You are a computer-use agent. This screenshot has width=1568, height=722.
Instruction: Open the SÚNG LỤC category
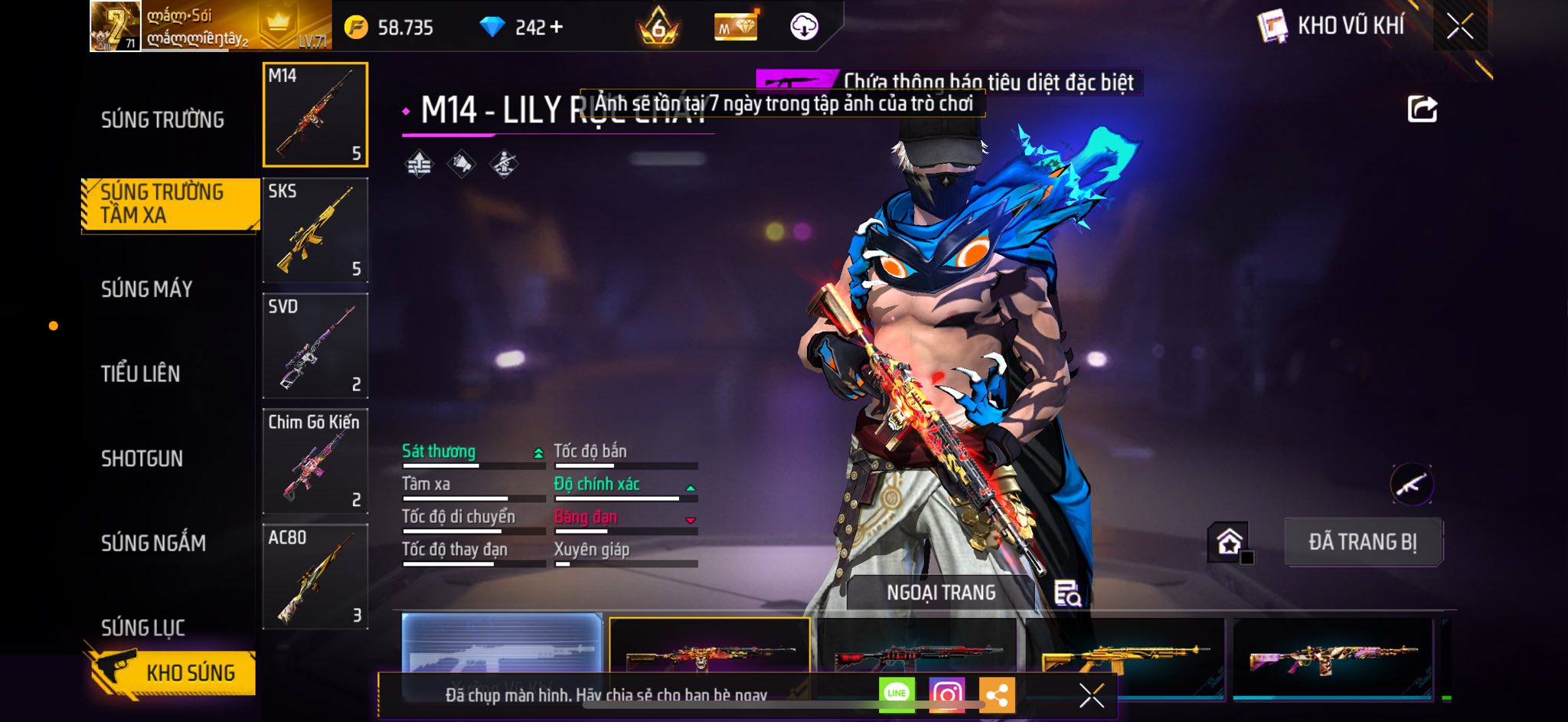pos(143,628)
